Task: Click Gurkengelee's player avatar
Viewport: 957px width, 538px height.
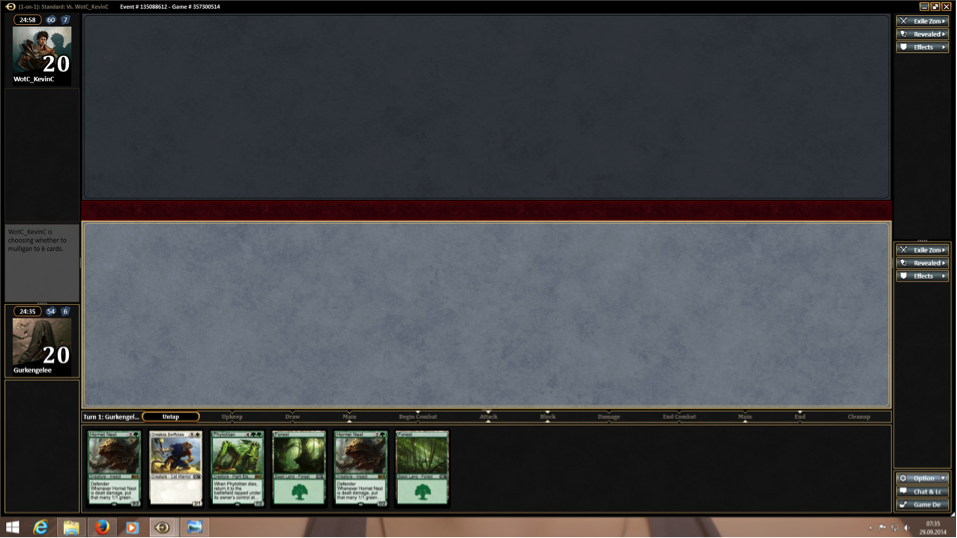Action: [x=41, y=342]
